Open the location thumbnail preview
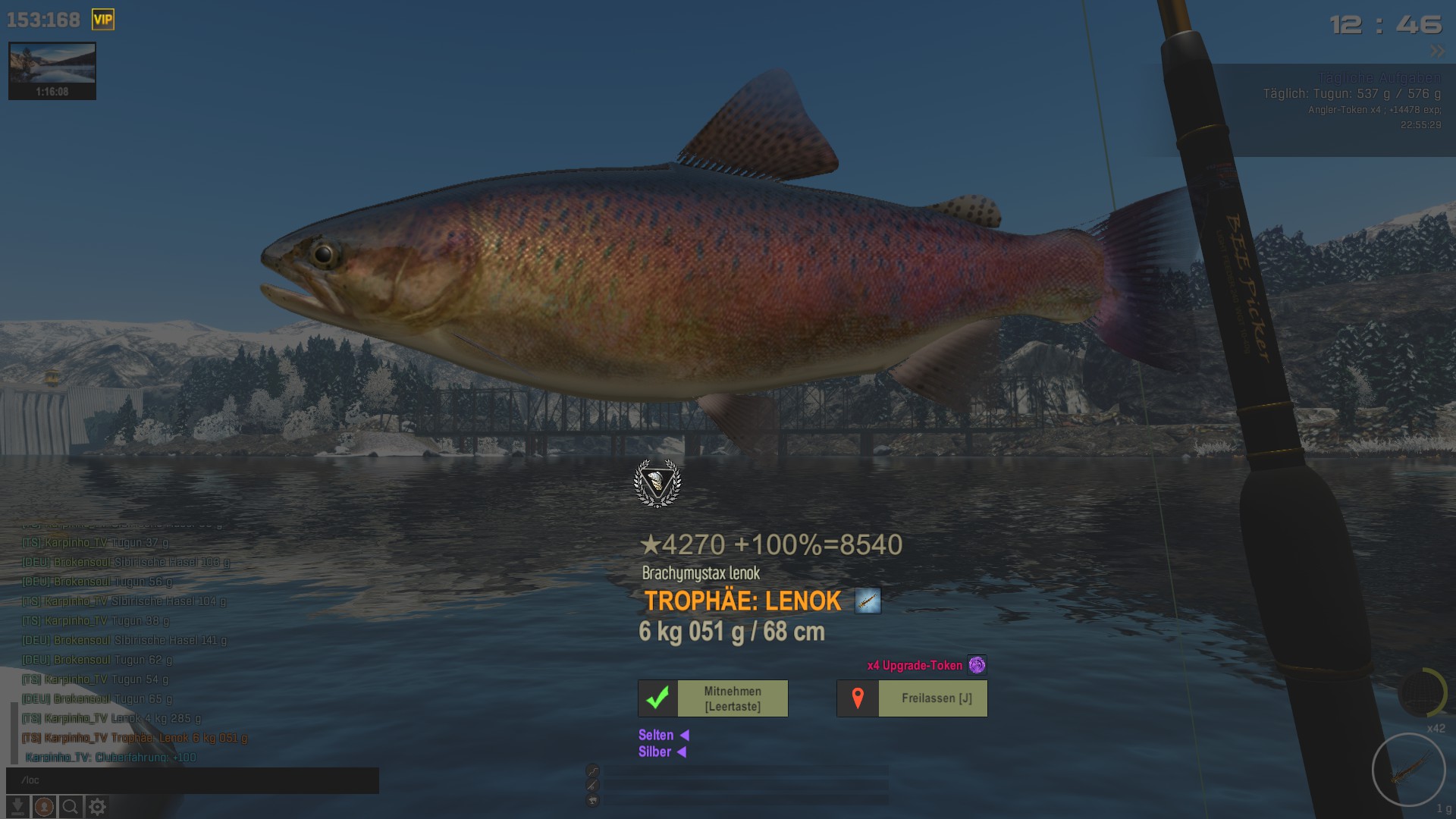 [x=52, y=71]
